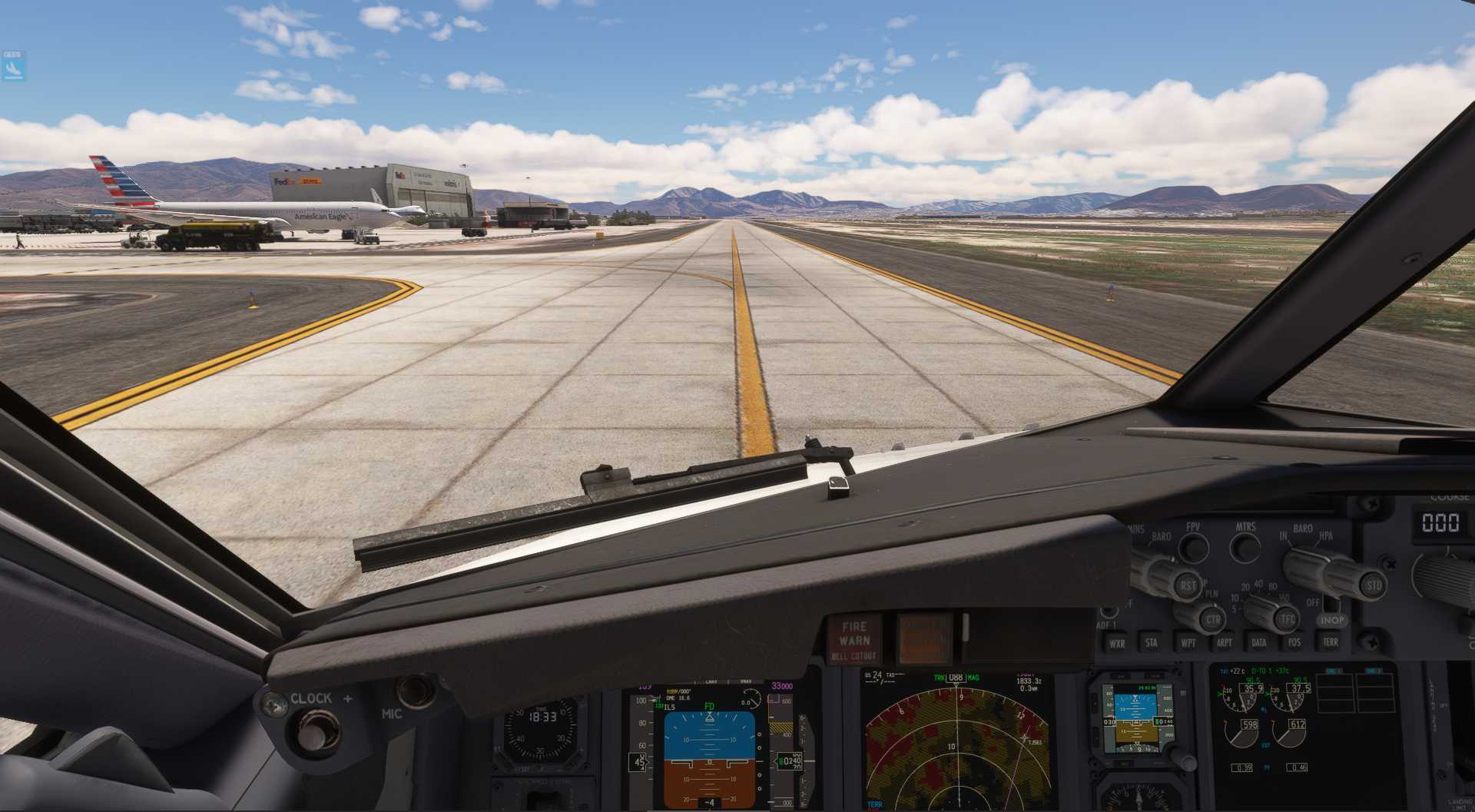Click the RST minimums reset button
The height and width of the screenshot is (812, 1475).
(x=1188, y=585)
